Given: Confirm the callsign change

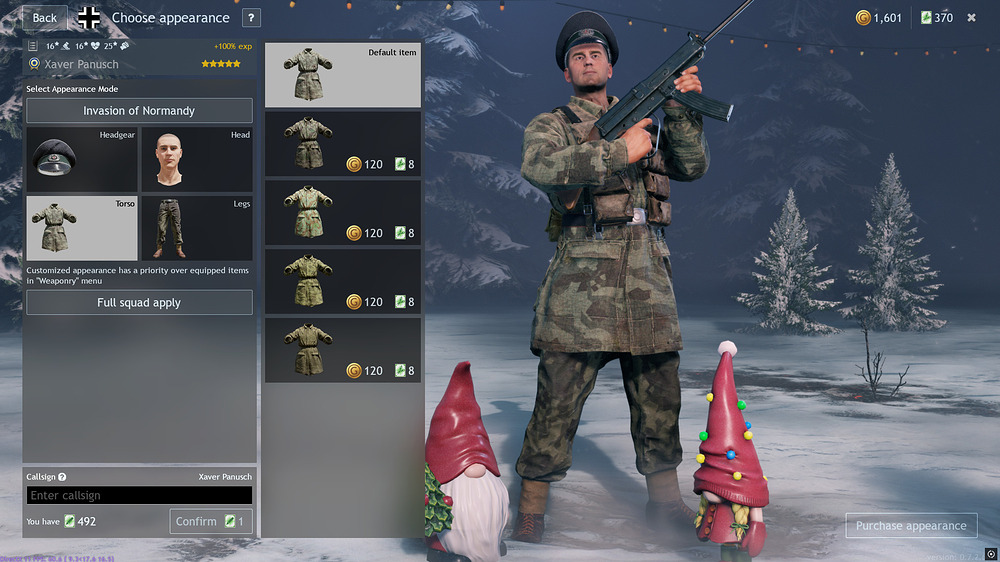Looking at the screenshot, I should pos(210,521).
